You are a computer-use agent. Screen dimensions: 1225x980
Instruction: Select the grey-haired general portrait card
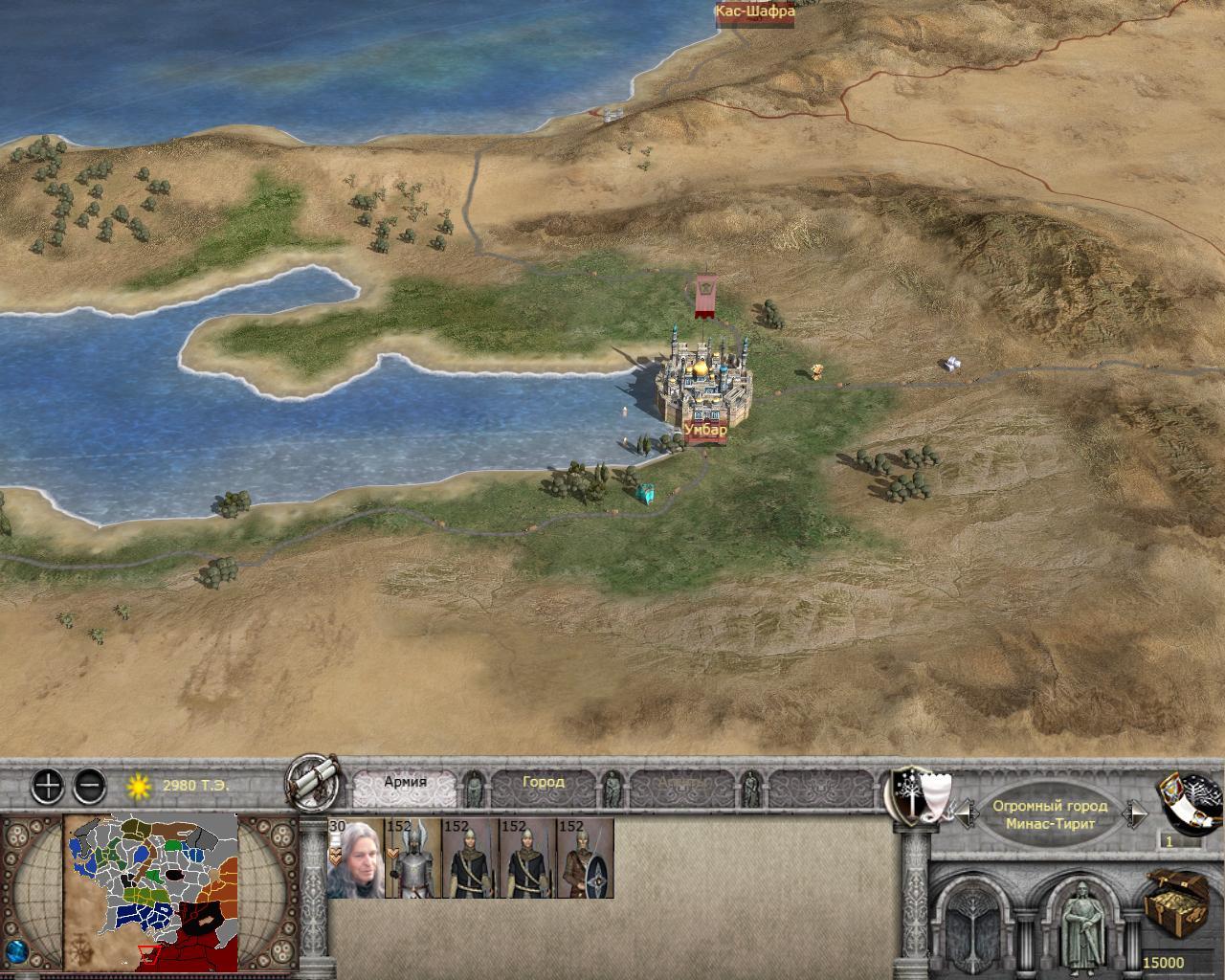pyautogui.click(x=355, y=858)
